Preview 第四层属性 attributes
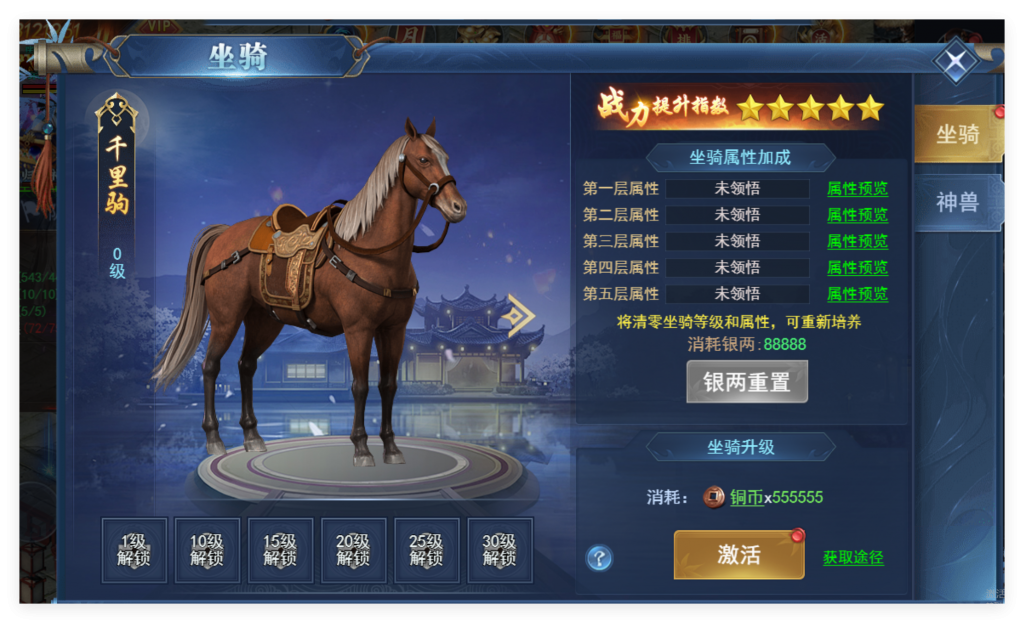1024x623 pixels. (857, 268)
